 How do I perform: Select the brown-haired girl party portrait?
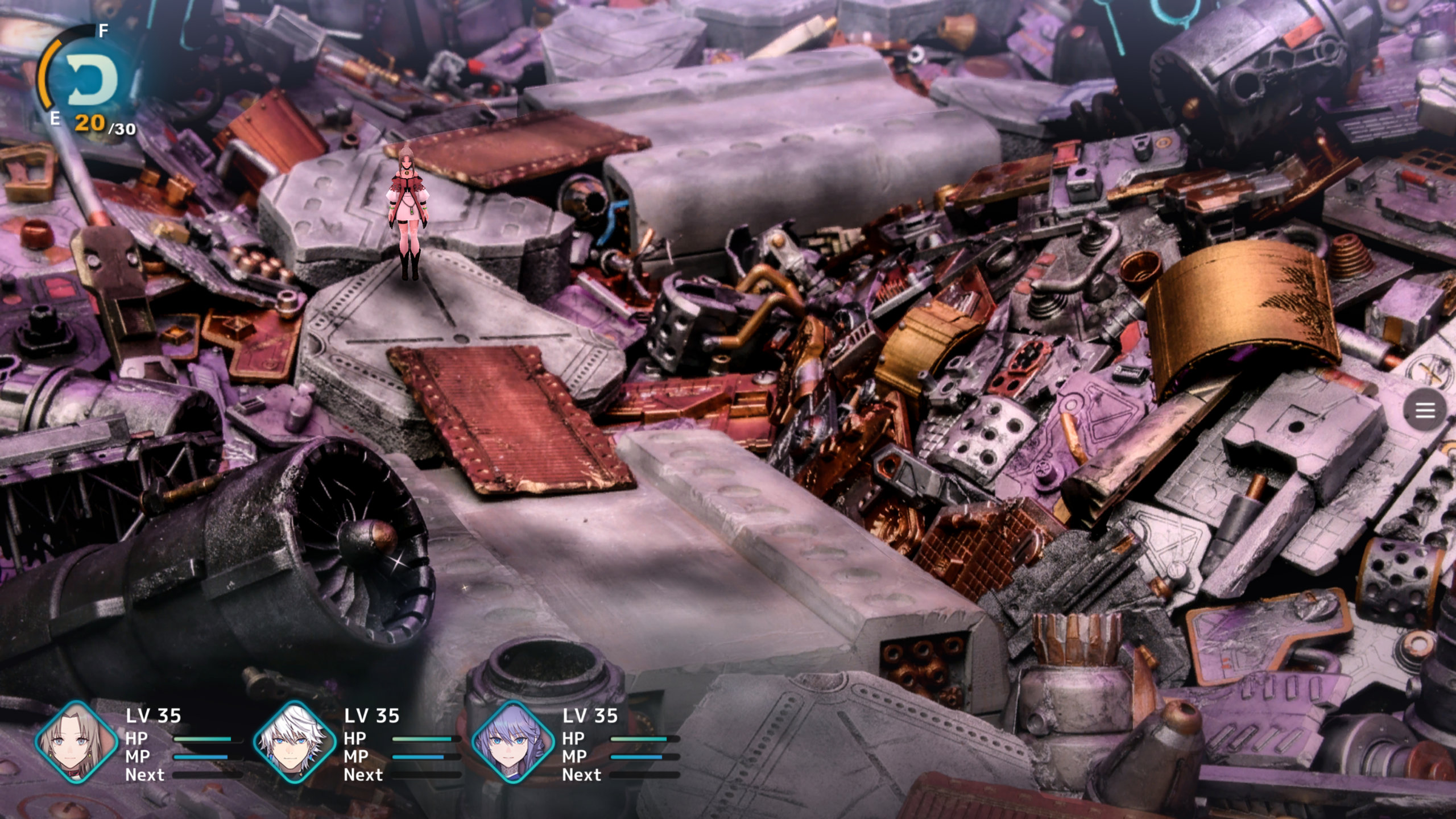coord(76,742)
